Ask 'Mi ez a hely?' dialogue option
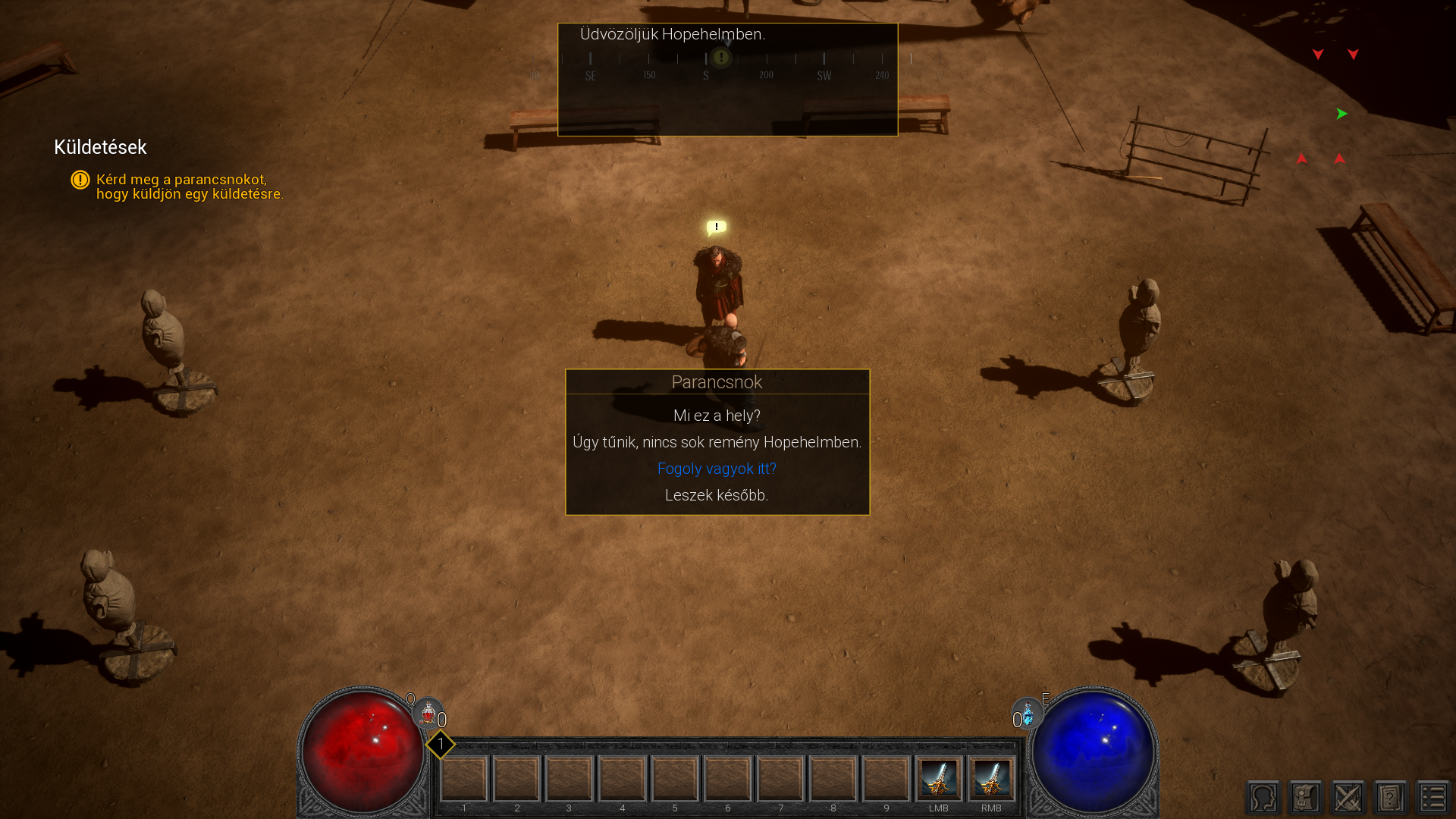 click(717, 416)
